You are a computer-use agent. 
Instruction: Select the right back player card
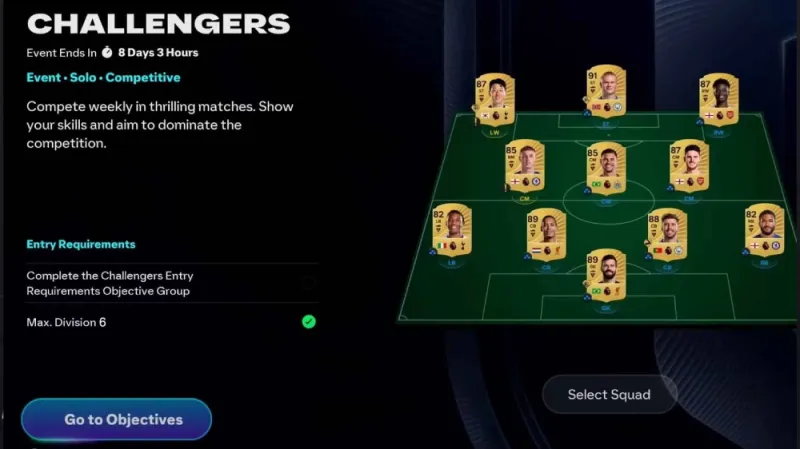(764, 231)
